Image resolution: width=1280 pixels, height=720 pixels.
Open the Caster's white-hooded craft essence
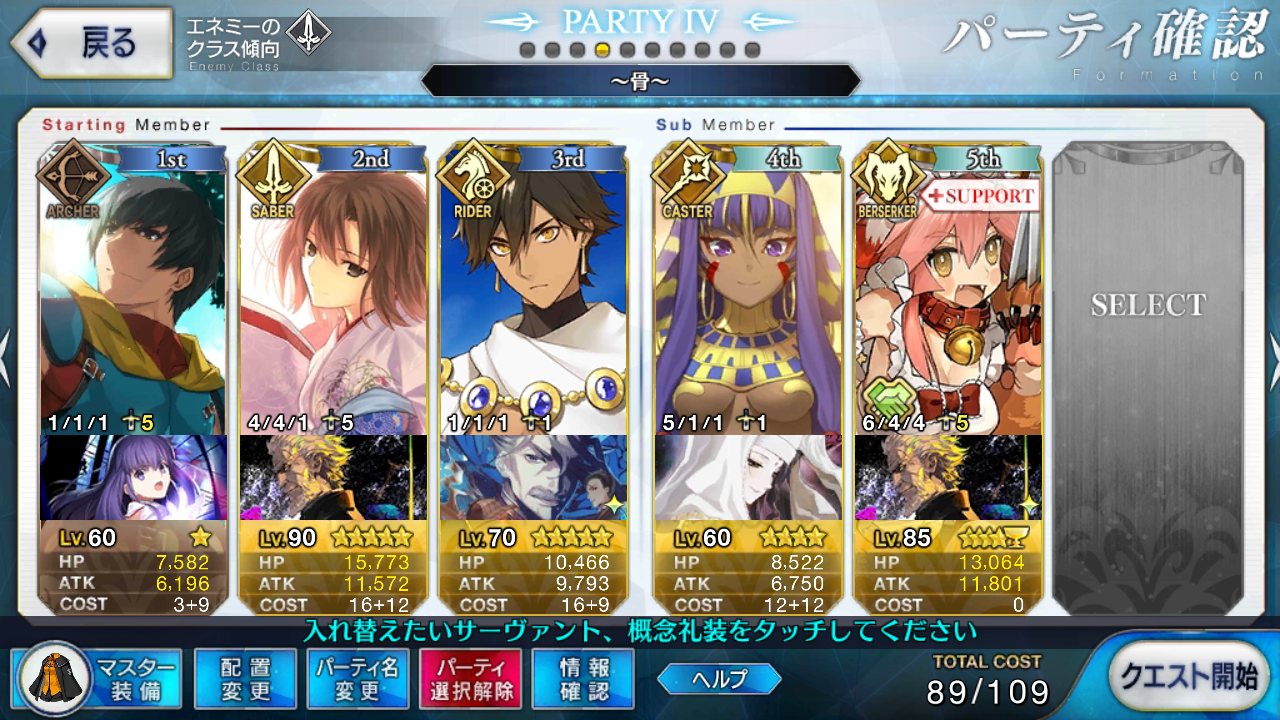click(747, 478)
